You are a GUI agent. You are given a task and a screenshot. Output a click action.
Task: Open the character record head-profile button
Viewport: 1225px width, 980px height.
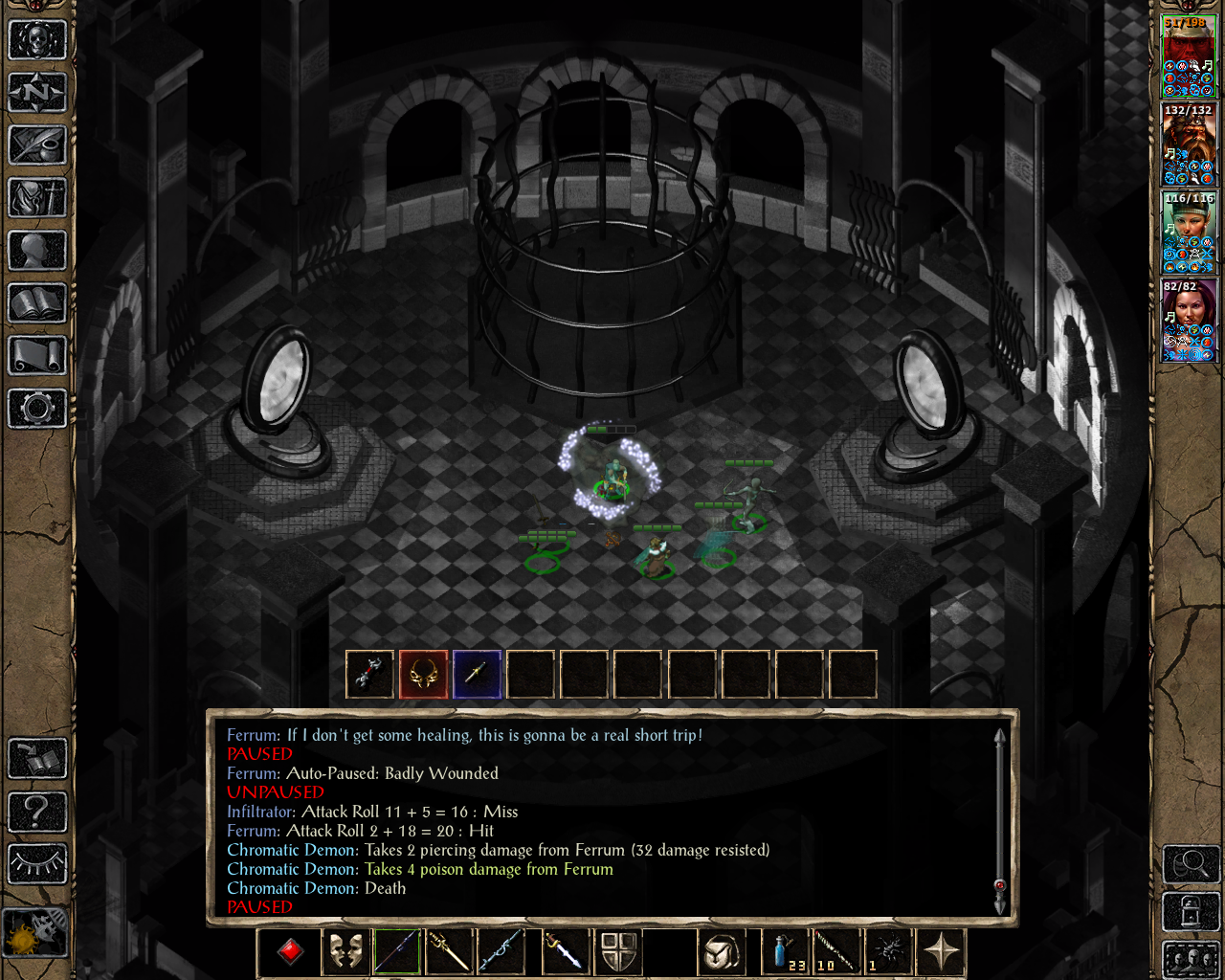click(37, 251)
